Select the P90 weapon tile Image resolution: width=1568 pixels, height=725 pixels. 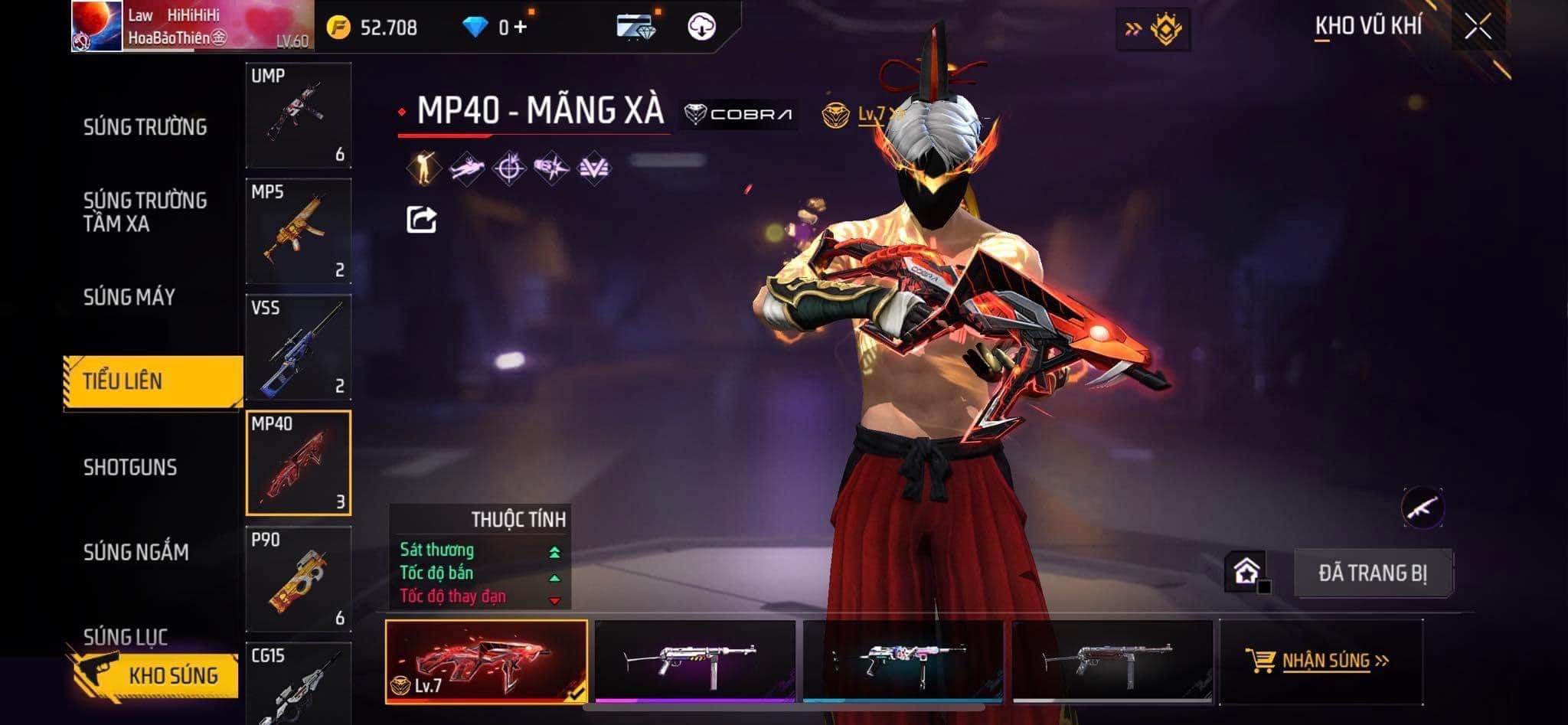tap(299, 580)
